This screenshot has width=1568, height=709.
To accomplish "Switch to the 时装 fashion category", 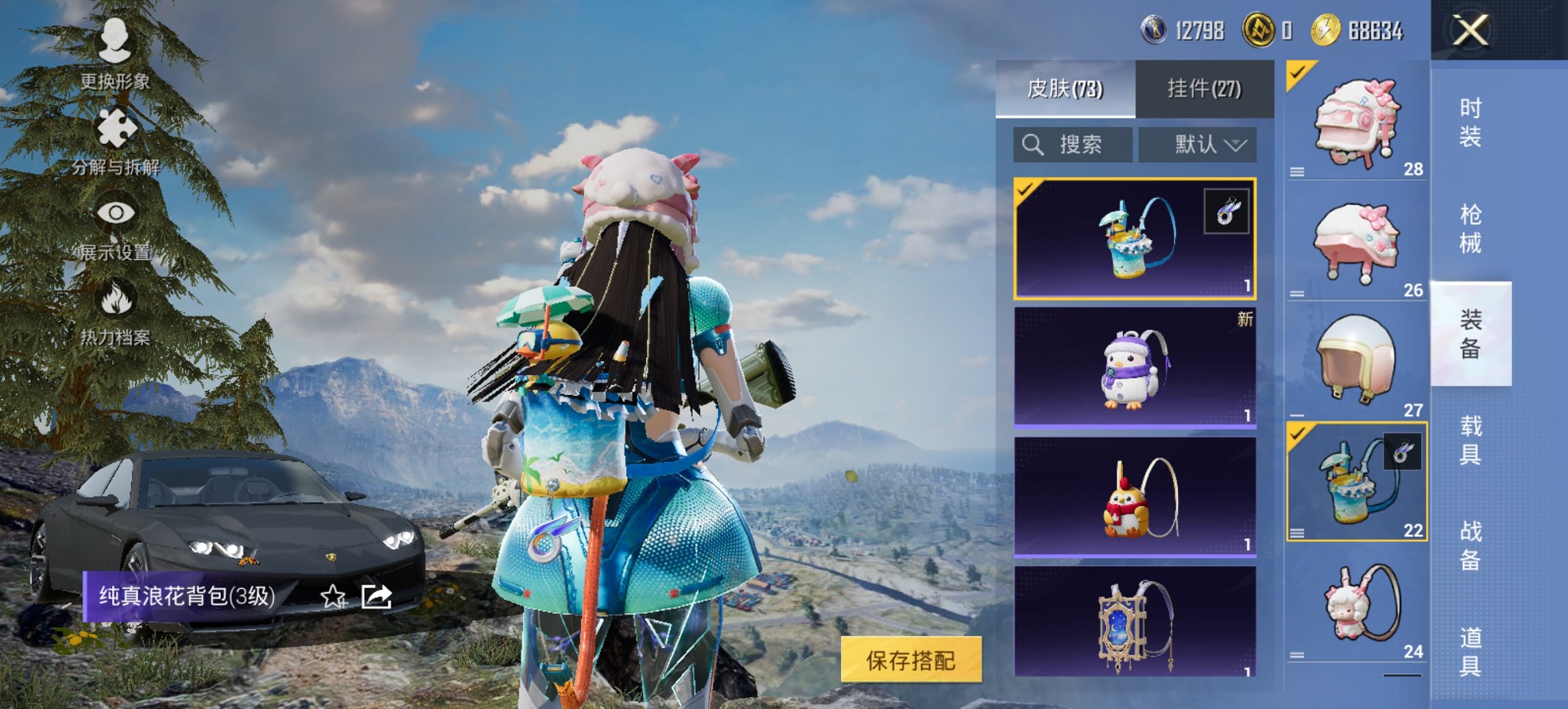I will coord(1470,123).
